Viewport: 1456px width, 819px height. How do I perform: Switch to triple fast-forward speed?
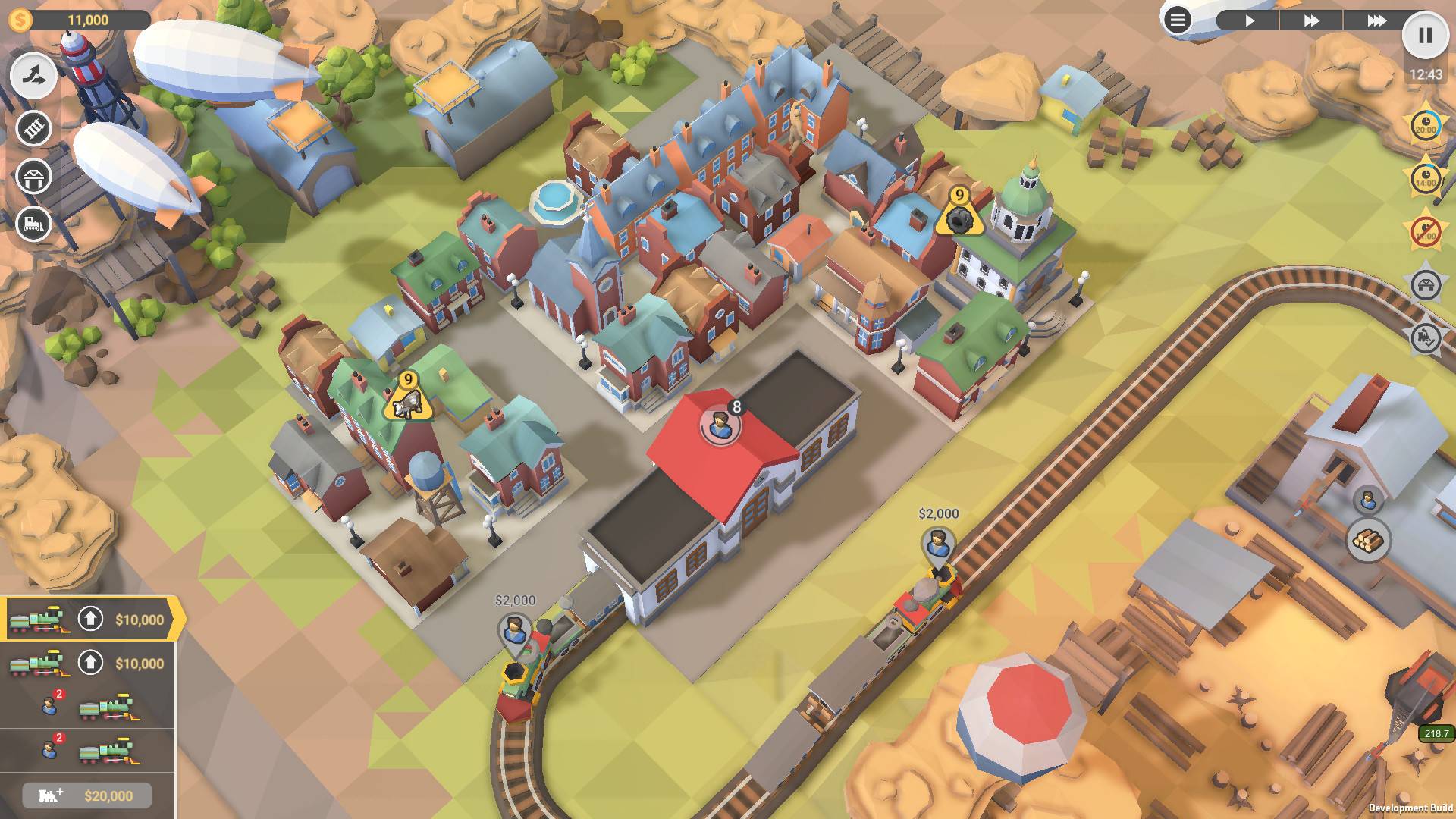click(1376, 20)
